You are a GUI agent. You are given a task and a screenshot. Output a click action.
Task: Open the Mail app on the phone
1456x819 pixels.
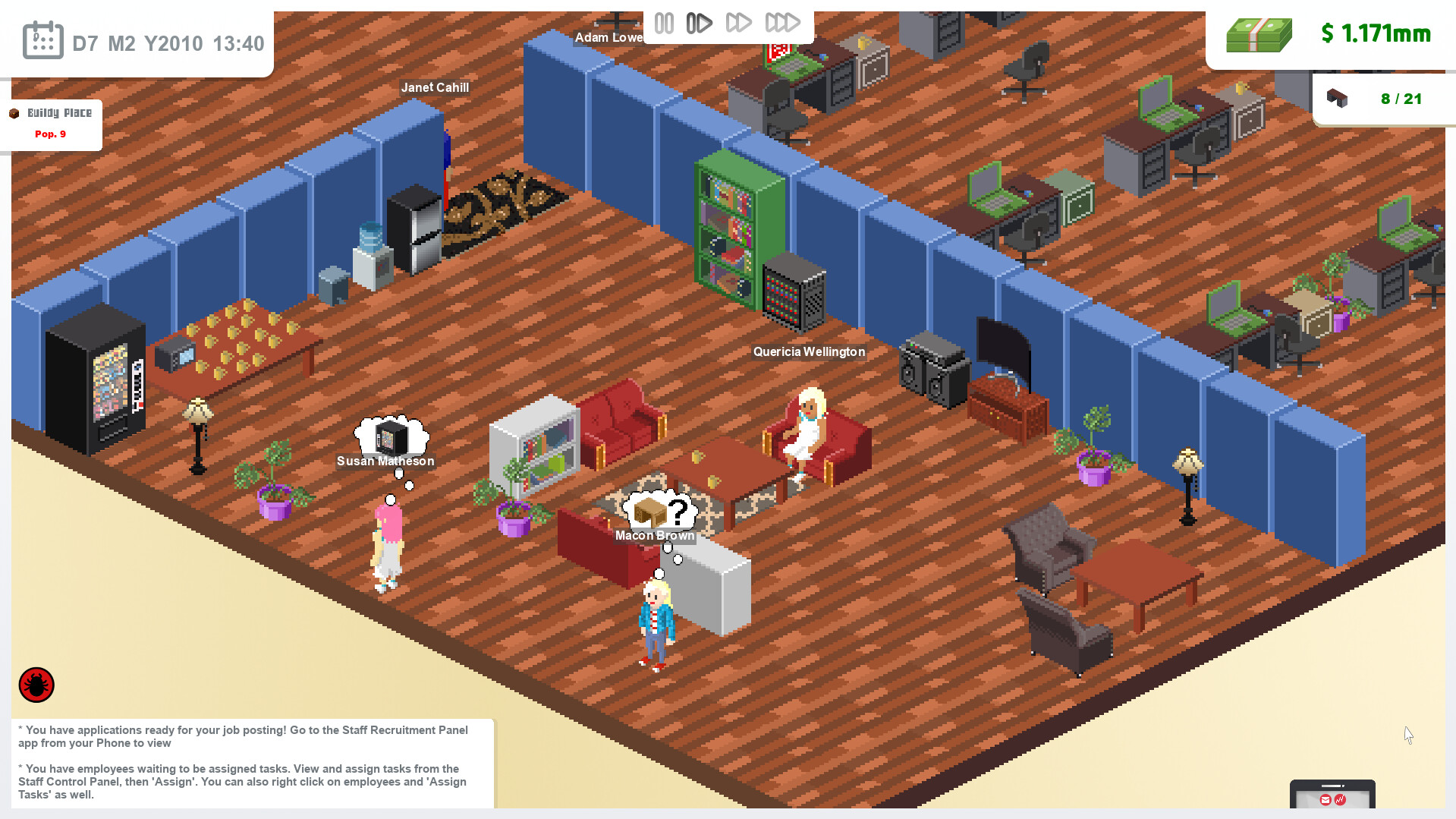pyautogui.click(x=1325, y=799)
